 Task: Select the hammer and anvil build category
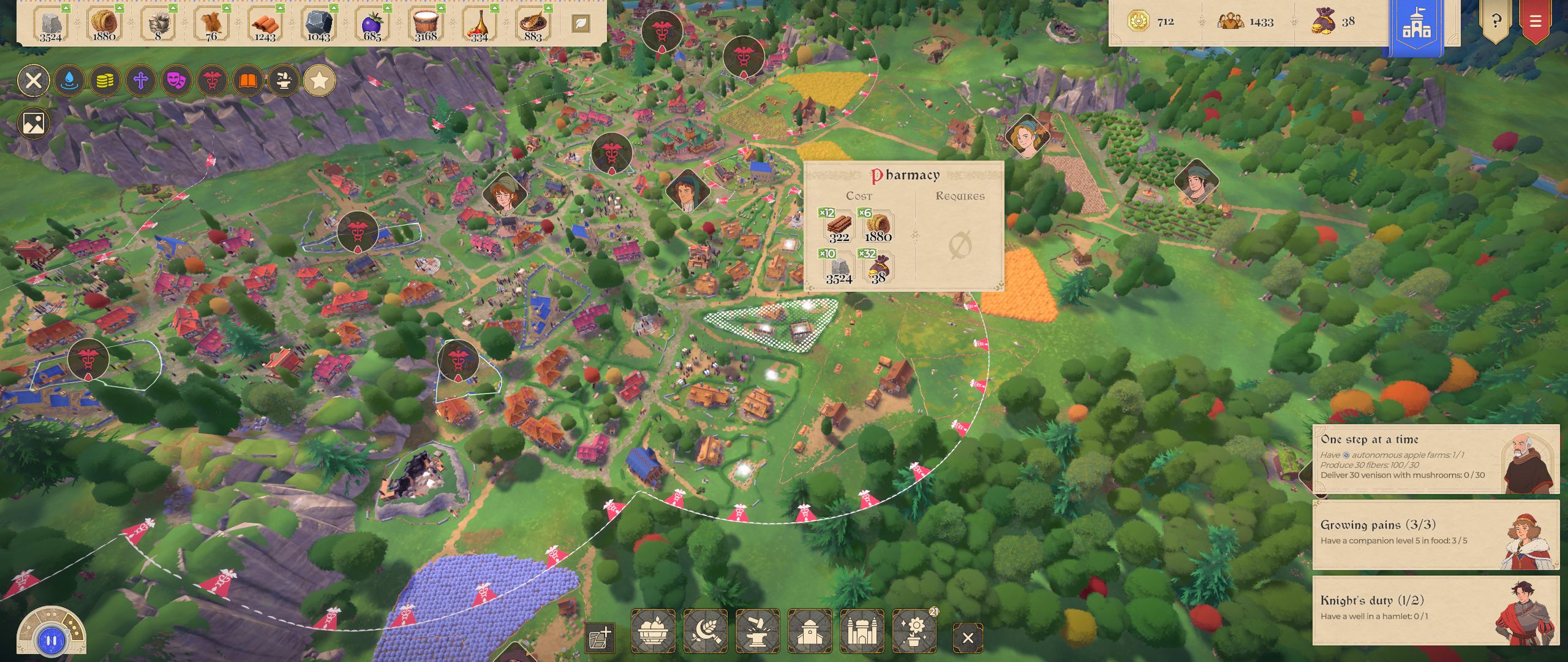pos(758,631)
